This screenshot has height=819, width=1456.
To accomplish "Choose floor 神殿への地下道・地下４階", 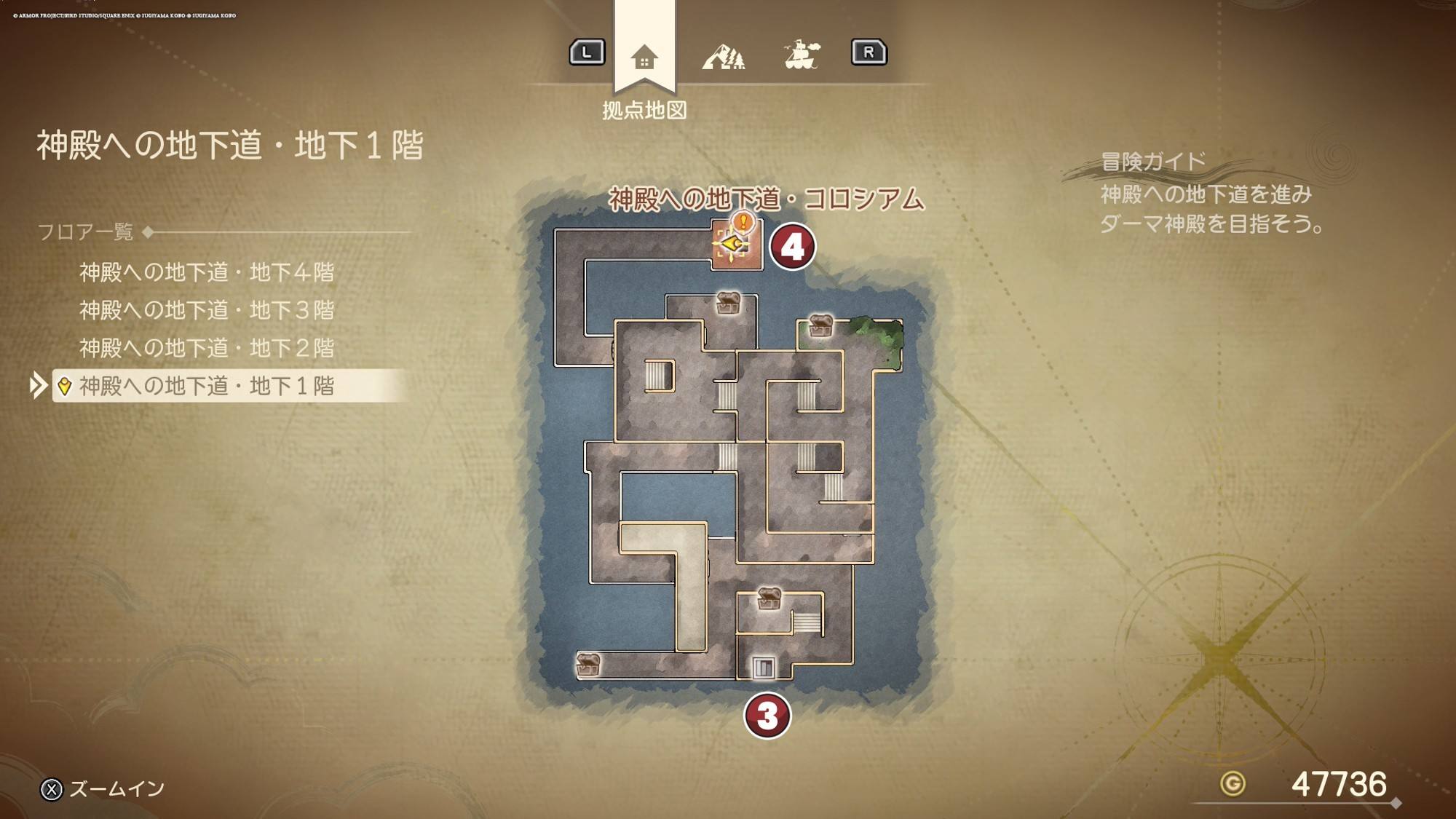I will (207, 272).
